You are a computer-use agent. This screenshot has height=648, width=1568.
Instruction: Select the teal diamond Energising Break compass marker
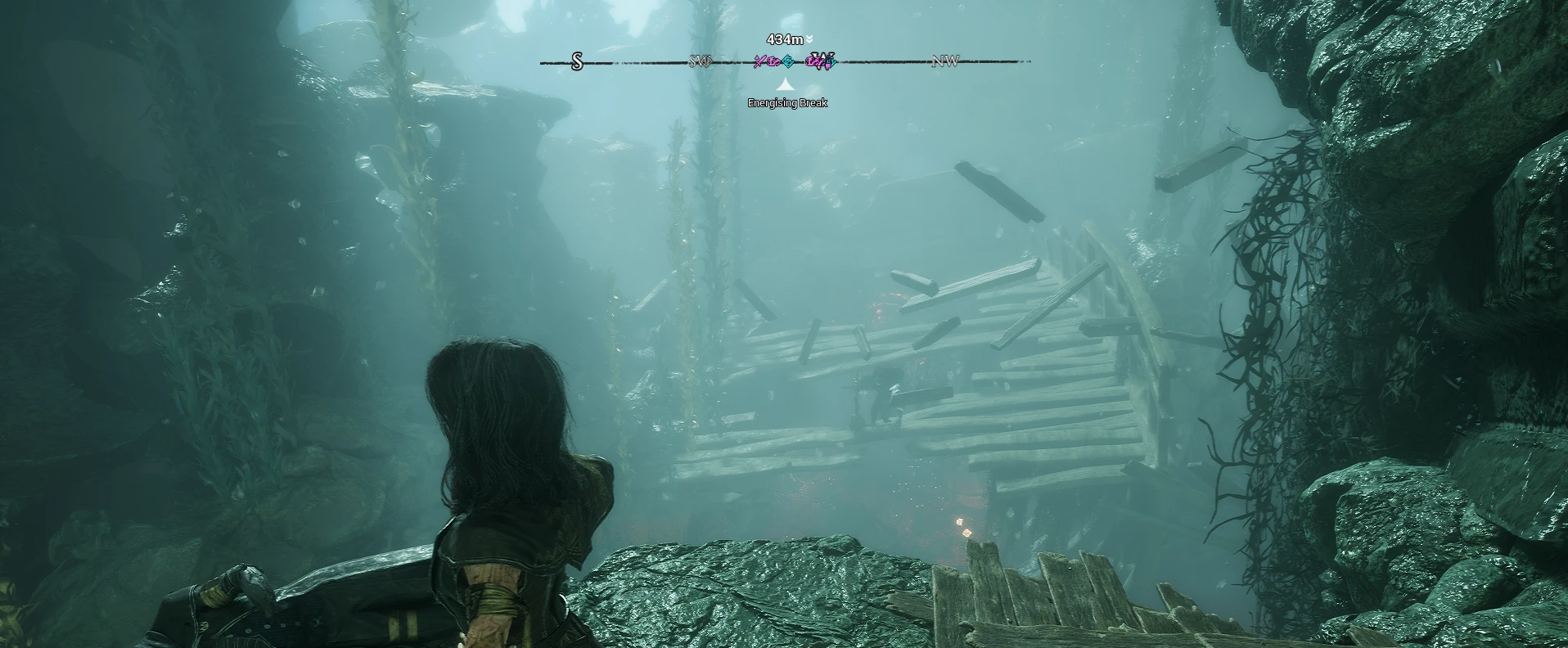click(787, 61)
